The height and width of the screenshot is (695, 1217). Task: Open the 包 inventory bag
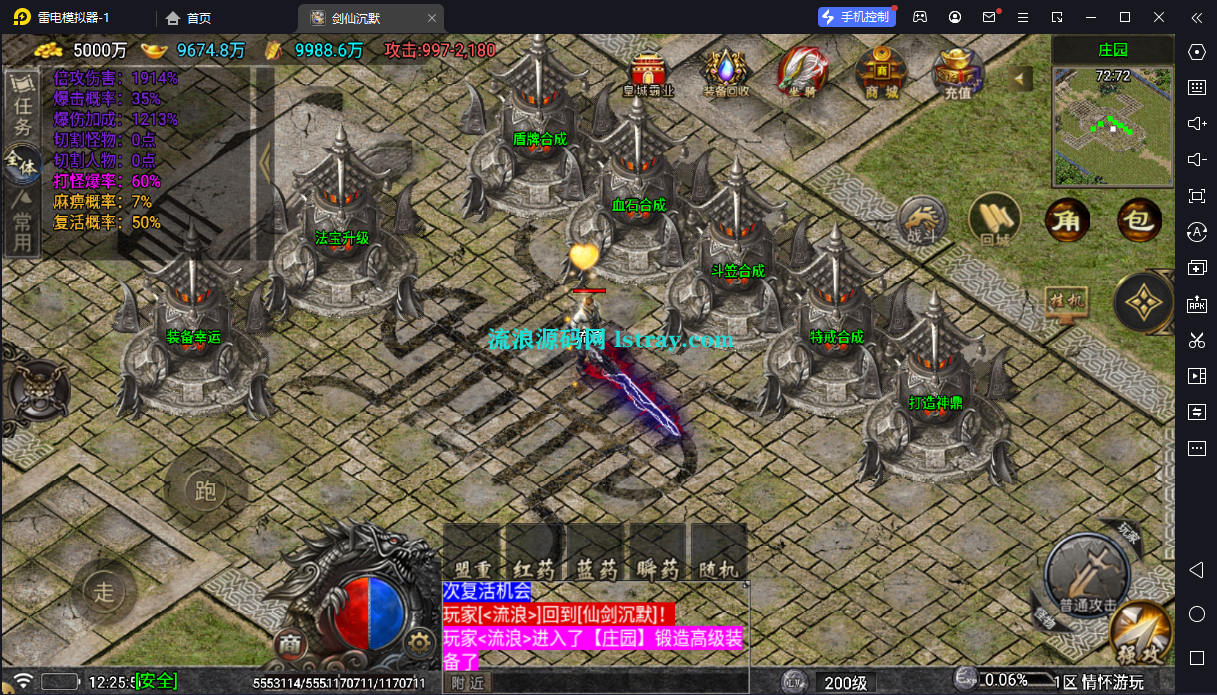tap(1139, 220)
